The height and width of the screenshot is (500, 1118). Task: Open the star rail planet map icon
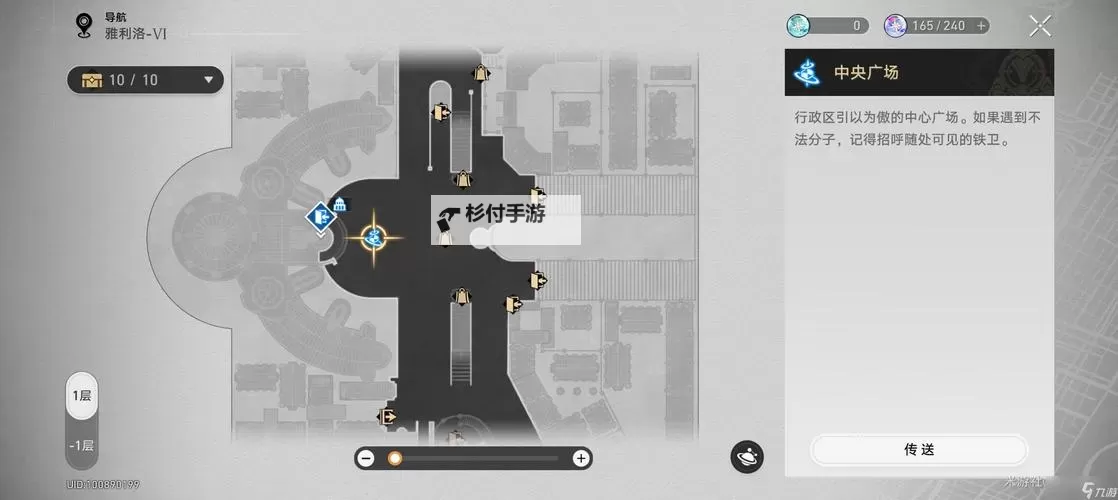pyautogui.click(x=747, y=456)
